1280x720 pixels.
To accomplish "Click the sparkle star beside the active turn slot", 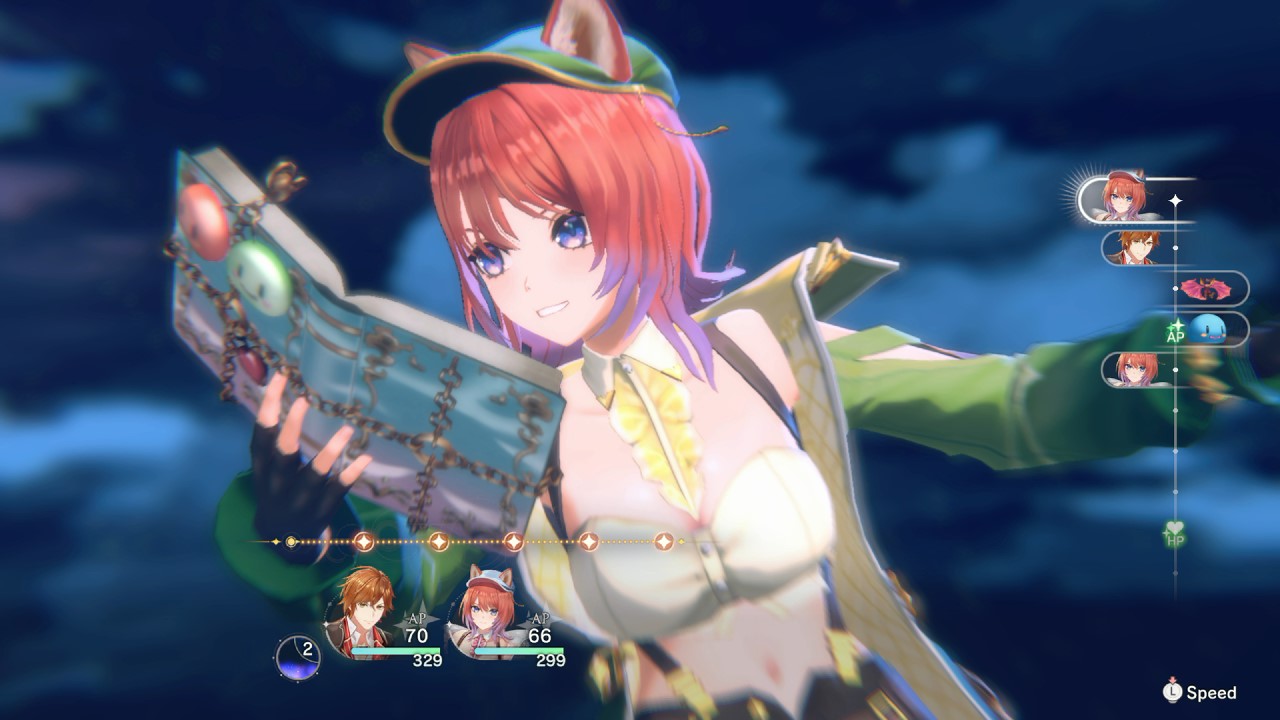I will pyautogui.click(x=1174, y=200).
